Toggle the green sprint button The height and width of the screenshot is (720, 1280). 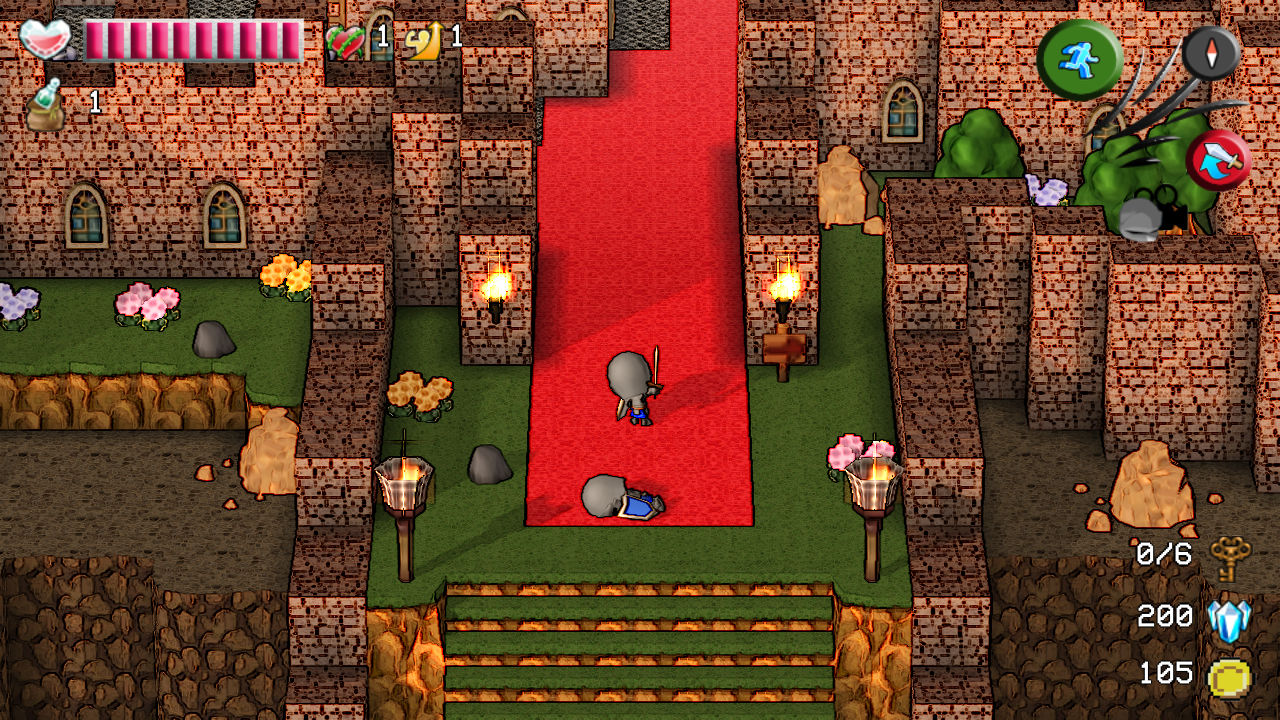(x=1083, y=57)
